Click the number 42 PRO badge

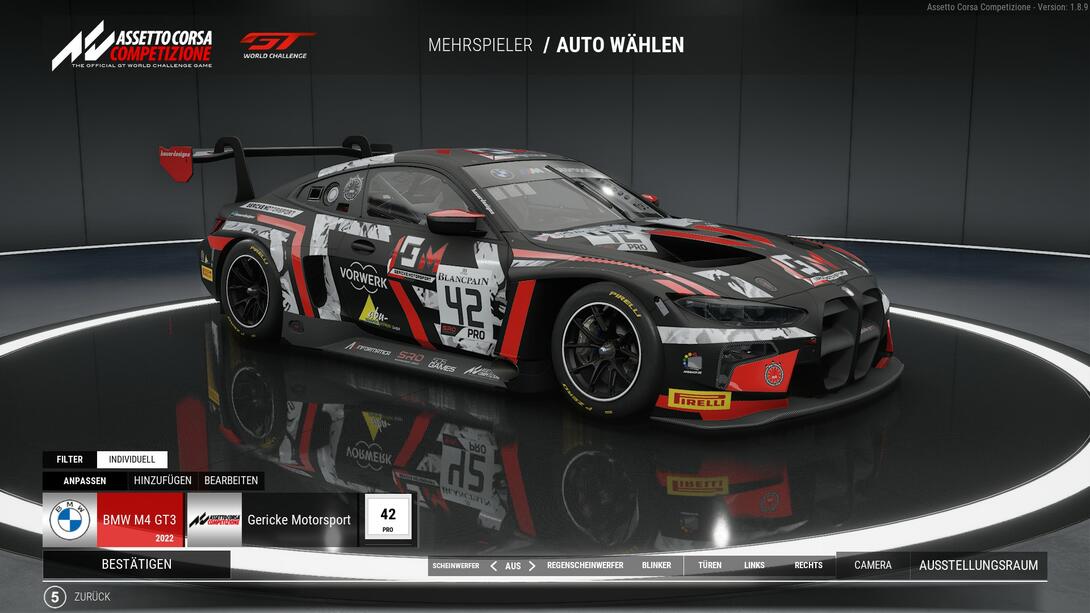click(388, 520)
